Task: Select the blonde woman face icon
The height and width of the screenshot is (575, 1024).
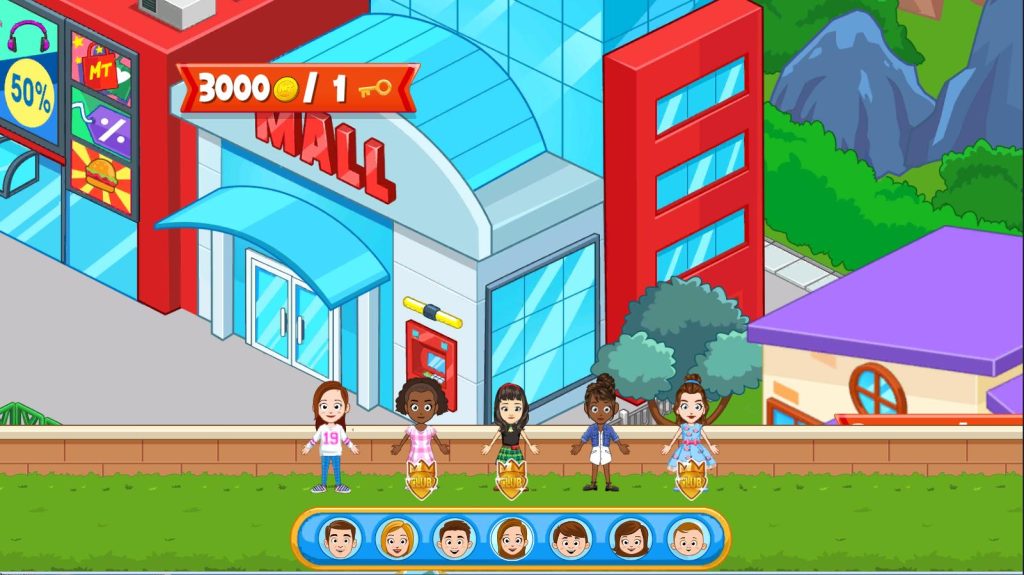Action: click(397, 539)
